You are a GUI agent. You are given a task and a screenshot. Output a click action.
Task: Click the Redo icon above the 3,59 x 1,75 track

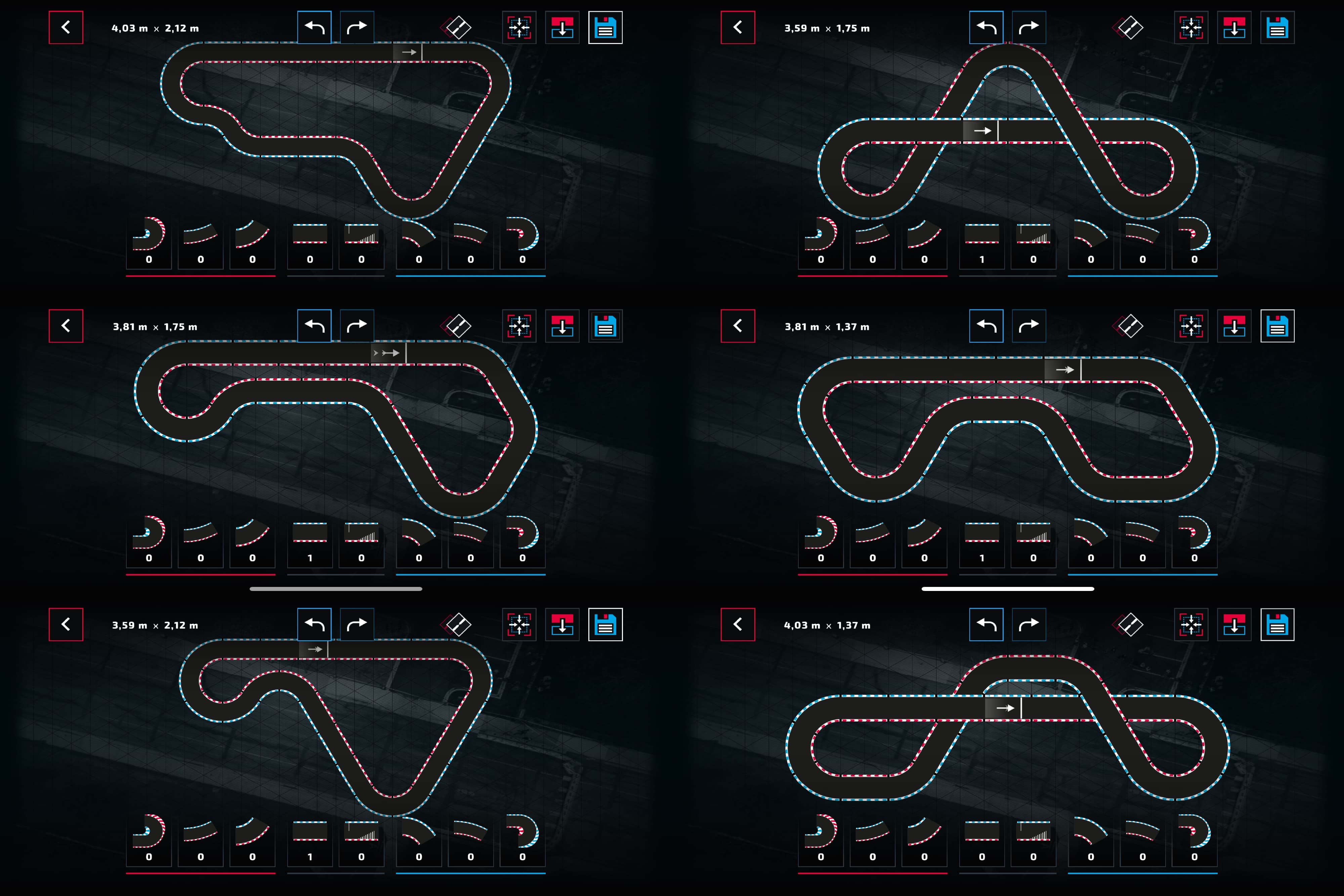(x=1028, y=27)
